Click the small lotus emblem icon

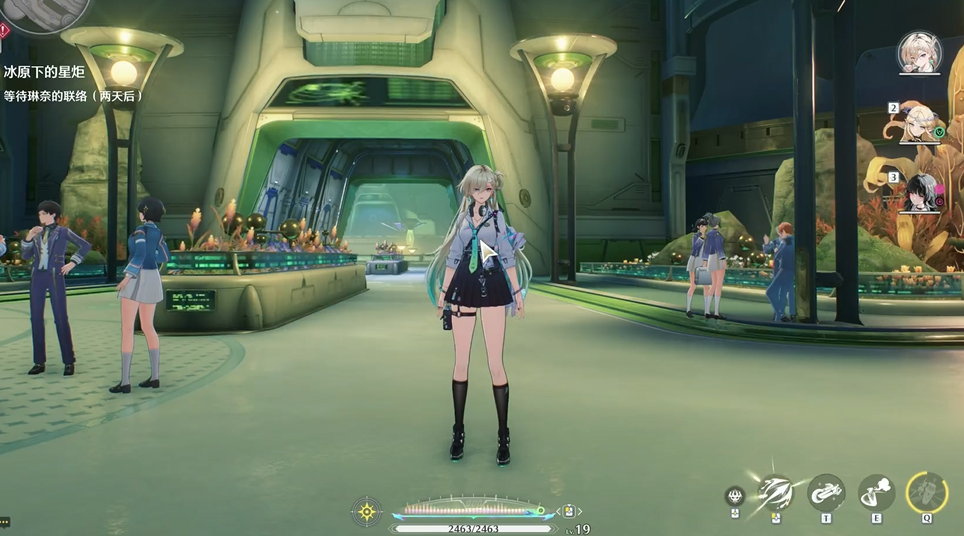(735, 495)
